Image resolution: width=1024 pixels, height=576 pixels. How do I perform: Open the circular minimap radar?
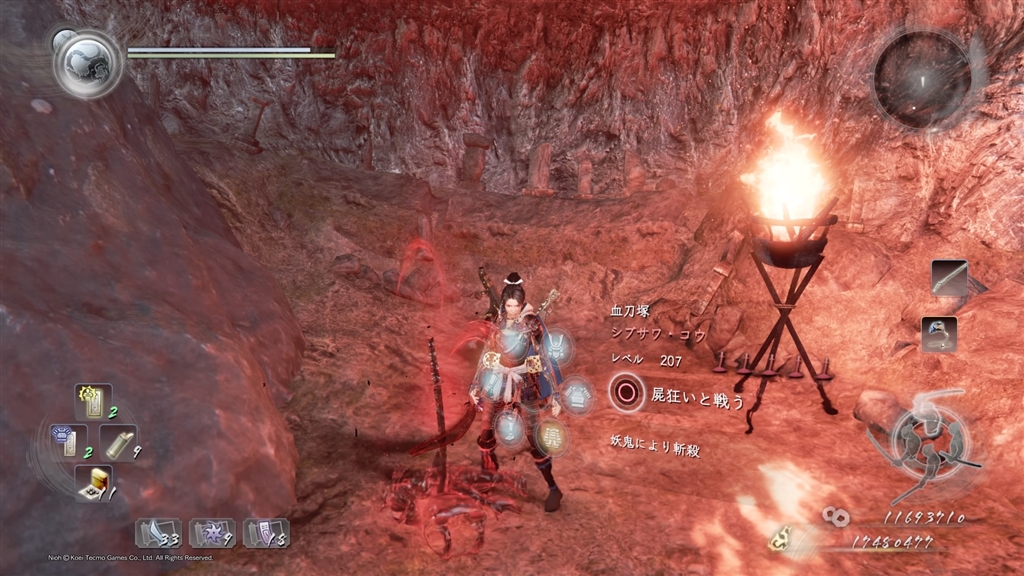tap(920, 79)
